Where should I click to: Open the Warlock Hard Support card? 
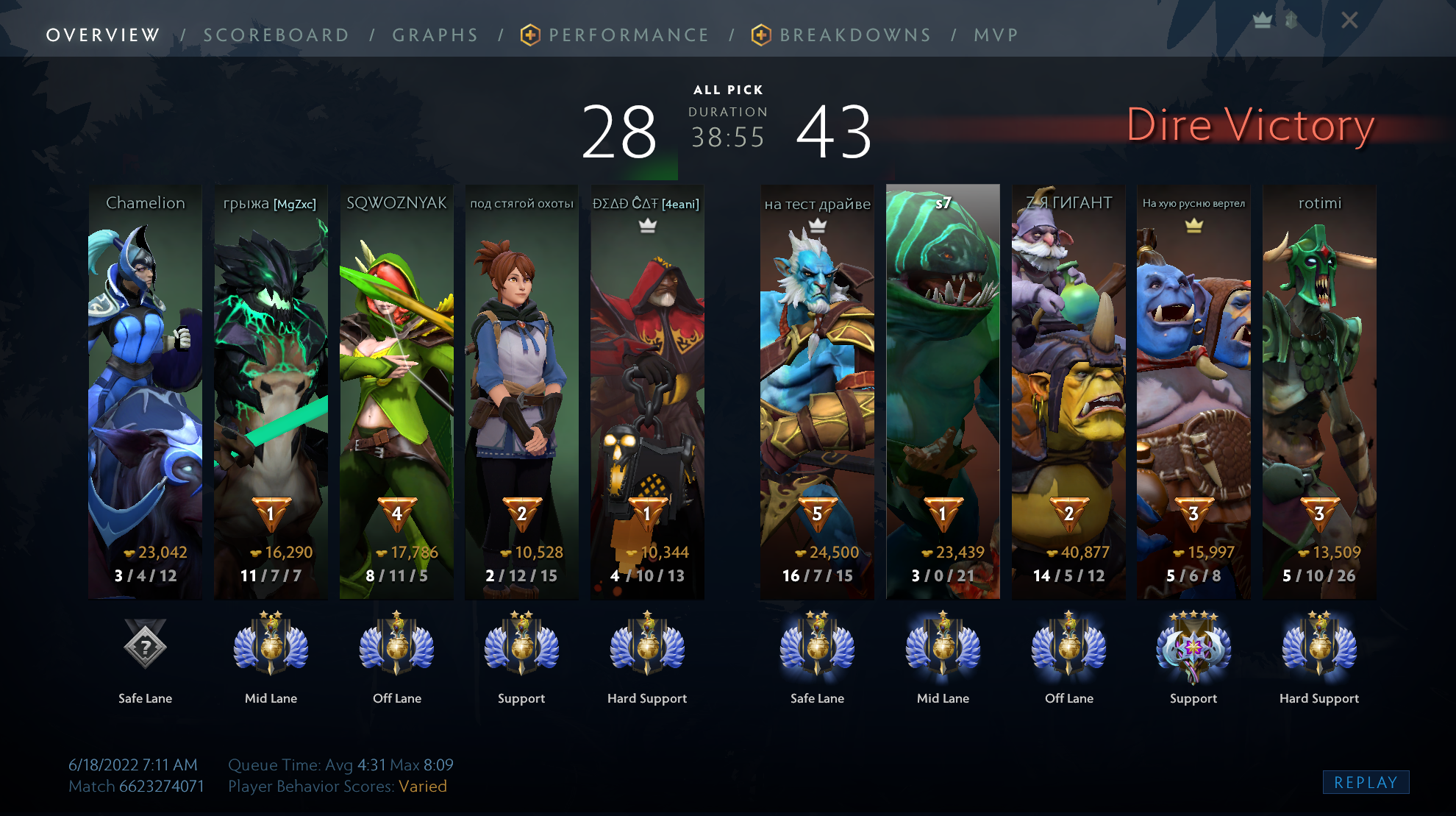point(647,390)
